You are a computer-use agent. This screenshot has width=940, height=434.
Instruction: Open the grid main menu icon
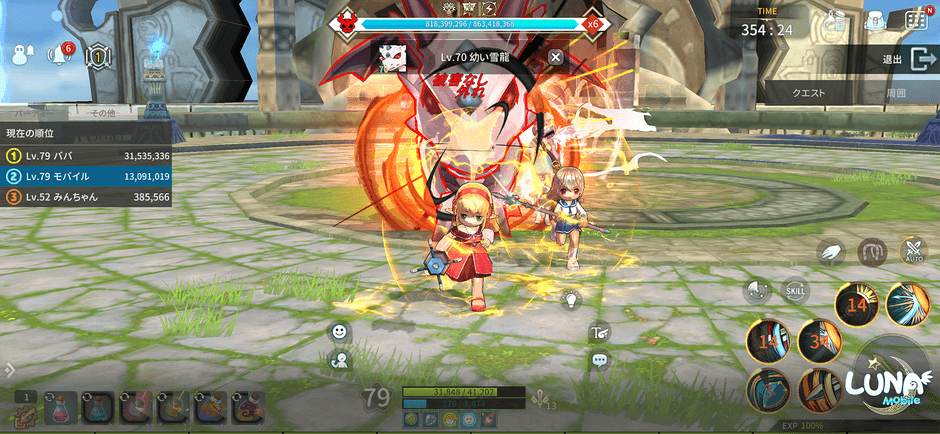coord(915,19)
